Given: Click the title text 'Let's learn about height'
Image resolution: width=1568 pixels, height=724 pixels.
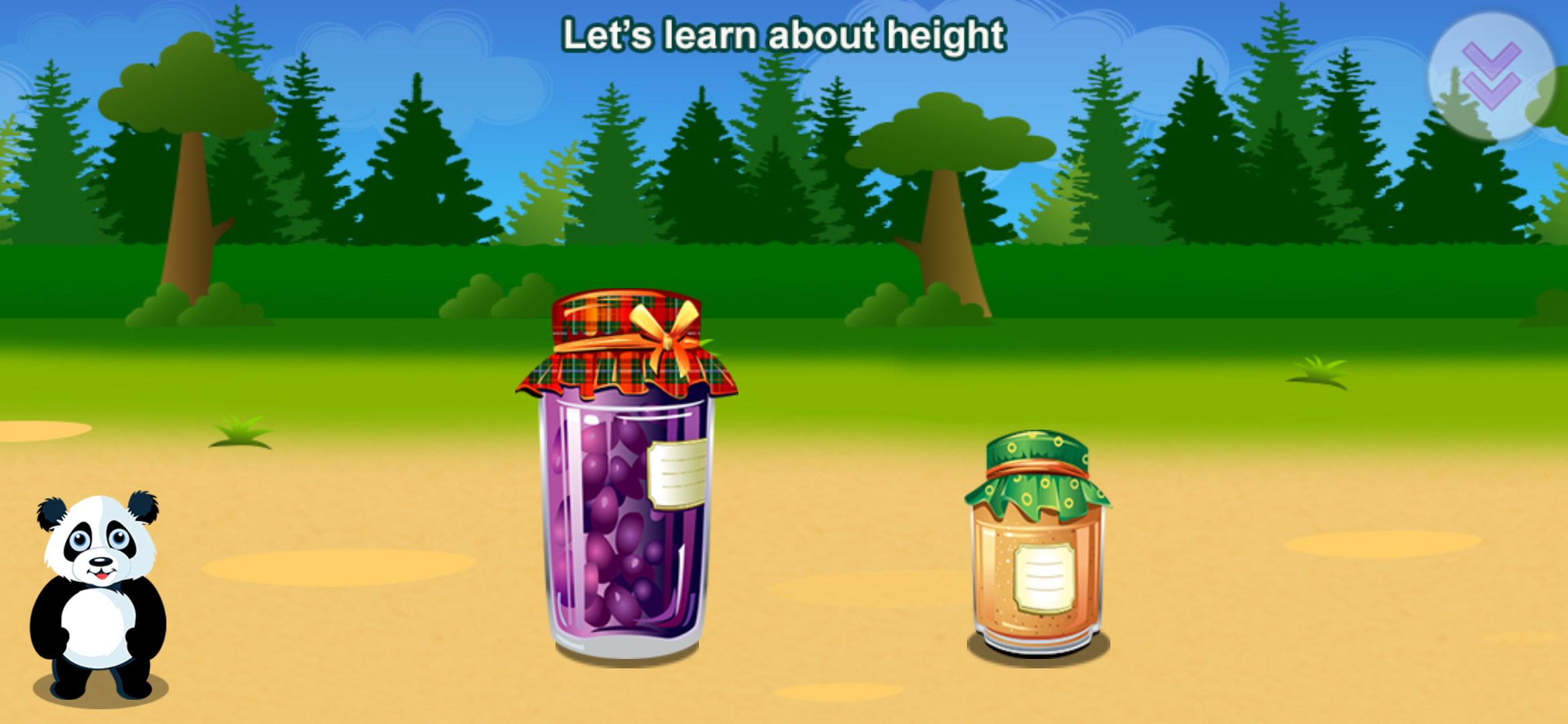Looking at the screenshot, I should click(784, 37).
